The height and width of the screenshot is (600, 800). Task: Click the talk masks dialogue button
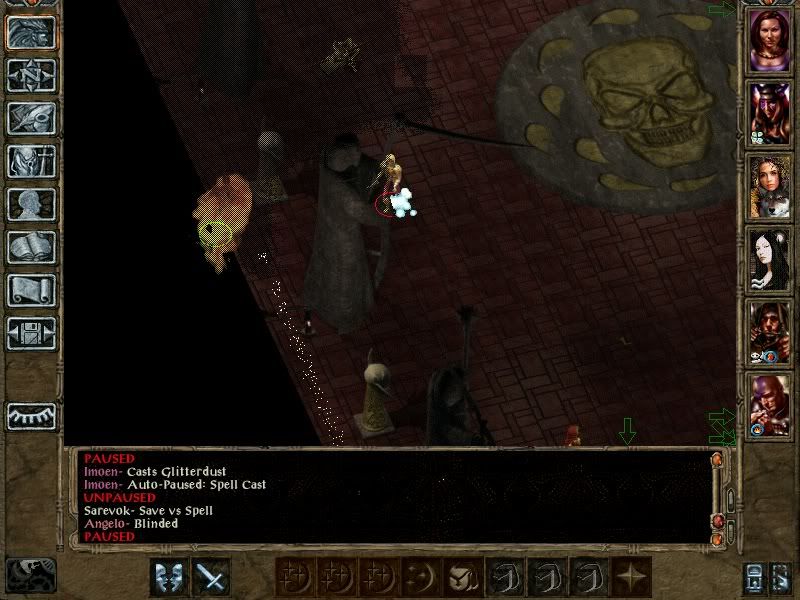[168, 577]
